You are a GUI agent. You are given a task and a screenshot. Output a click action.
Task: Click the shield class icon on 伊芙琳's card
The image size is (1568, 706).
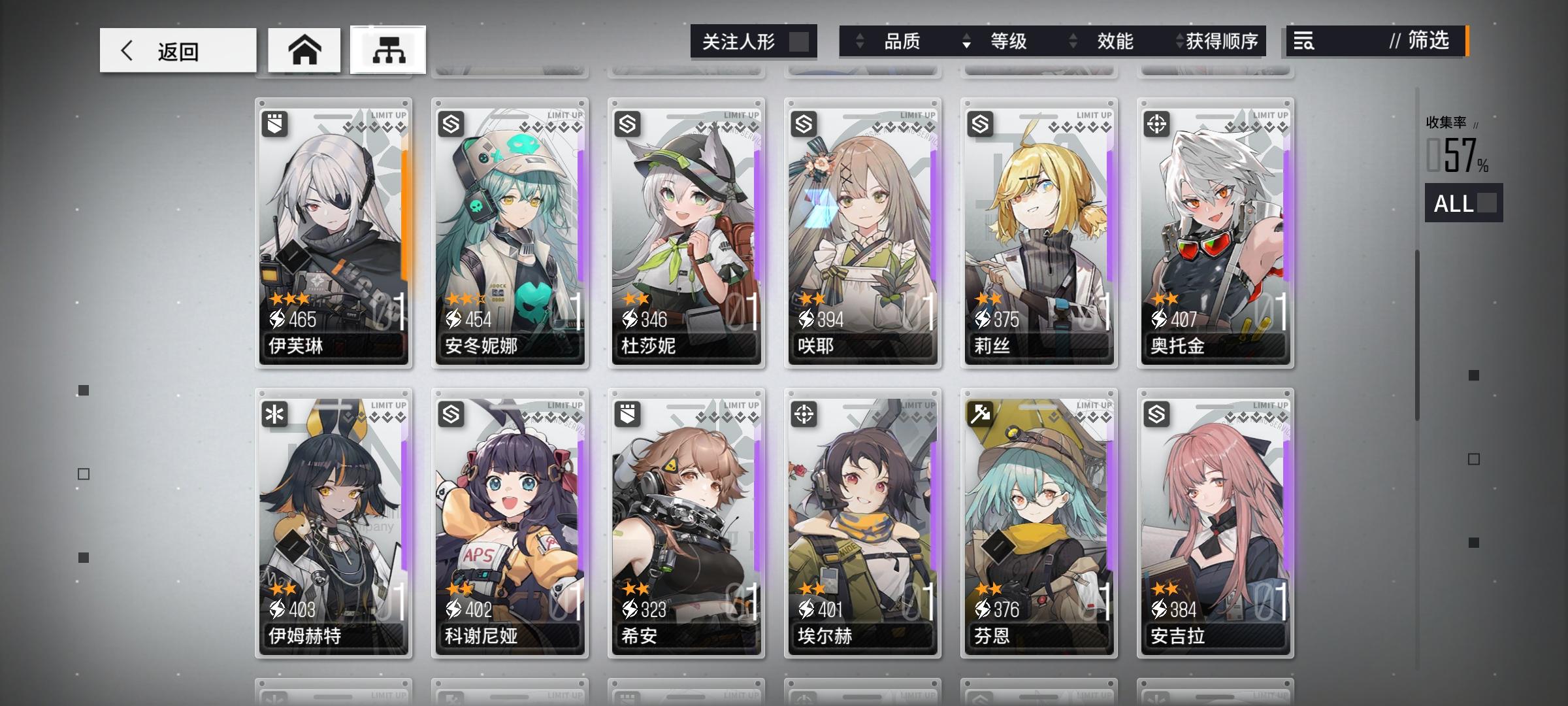click(x=274, y=125)
